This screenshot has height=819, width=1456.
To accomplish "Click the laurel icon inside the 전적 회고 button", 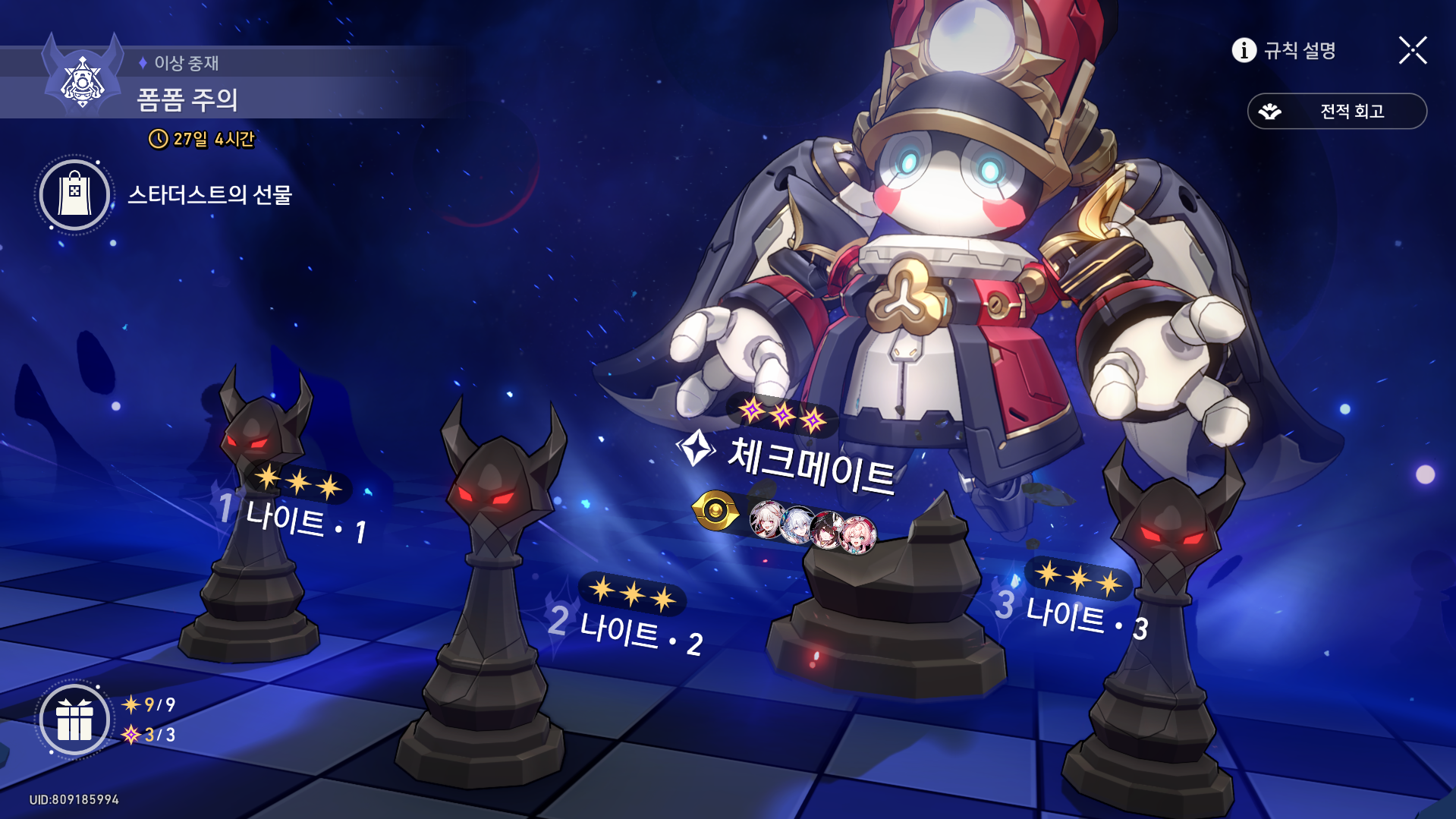I will (1269, 111).
